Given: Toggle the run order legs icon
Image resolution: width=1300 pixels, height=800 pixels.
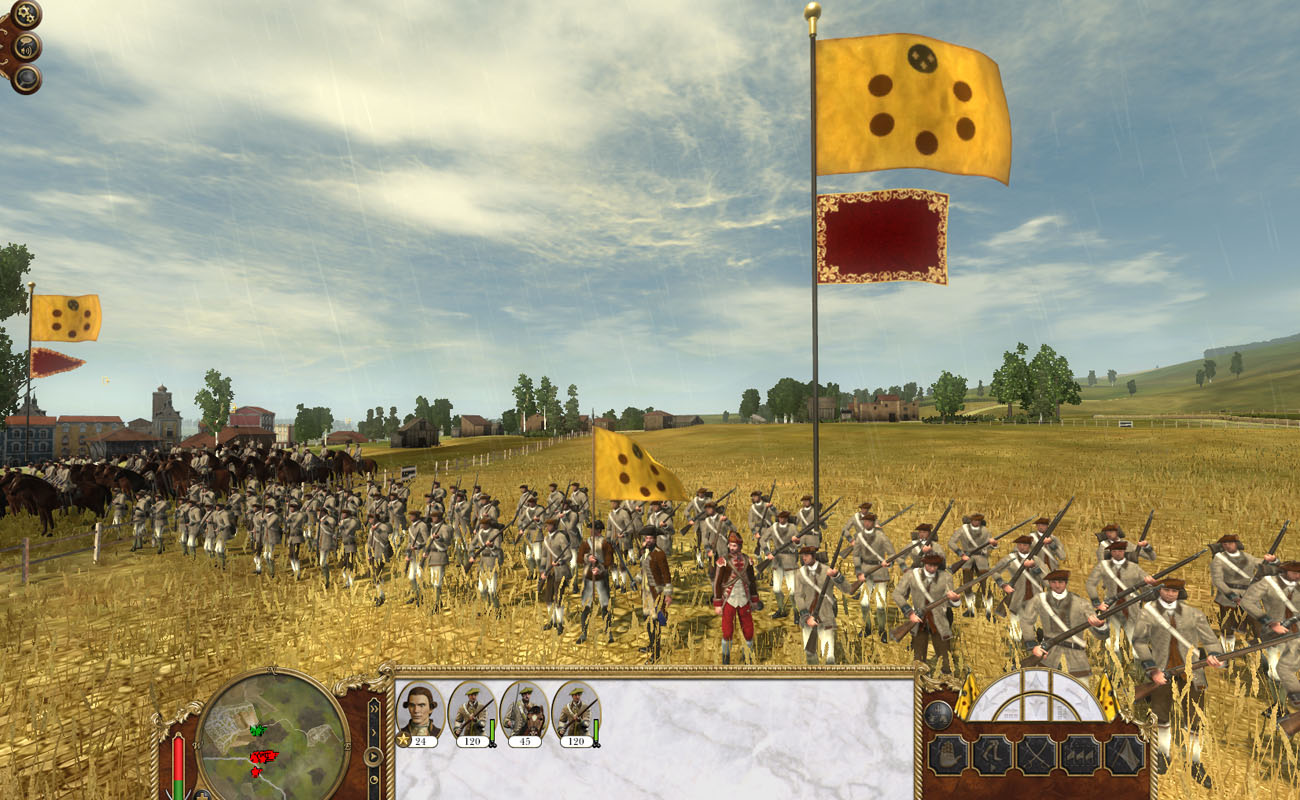Looking at the screenshot, I should [x=991, y=754].
